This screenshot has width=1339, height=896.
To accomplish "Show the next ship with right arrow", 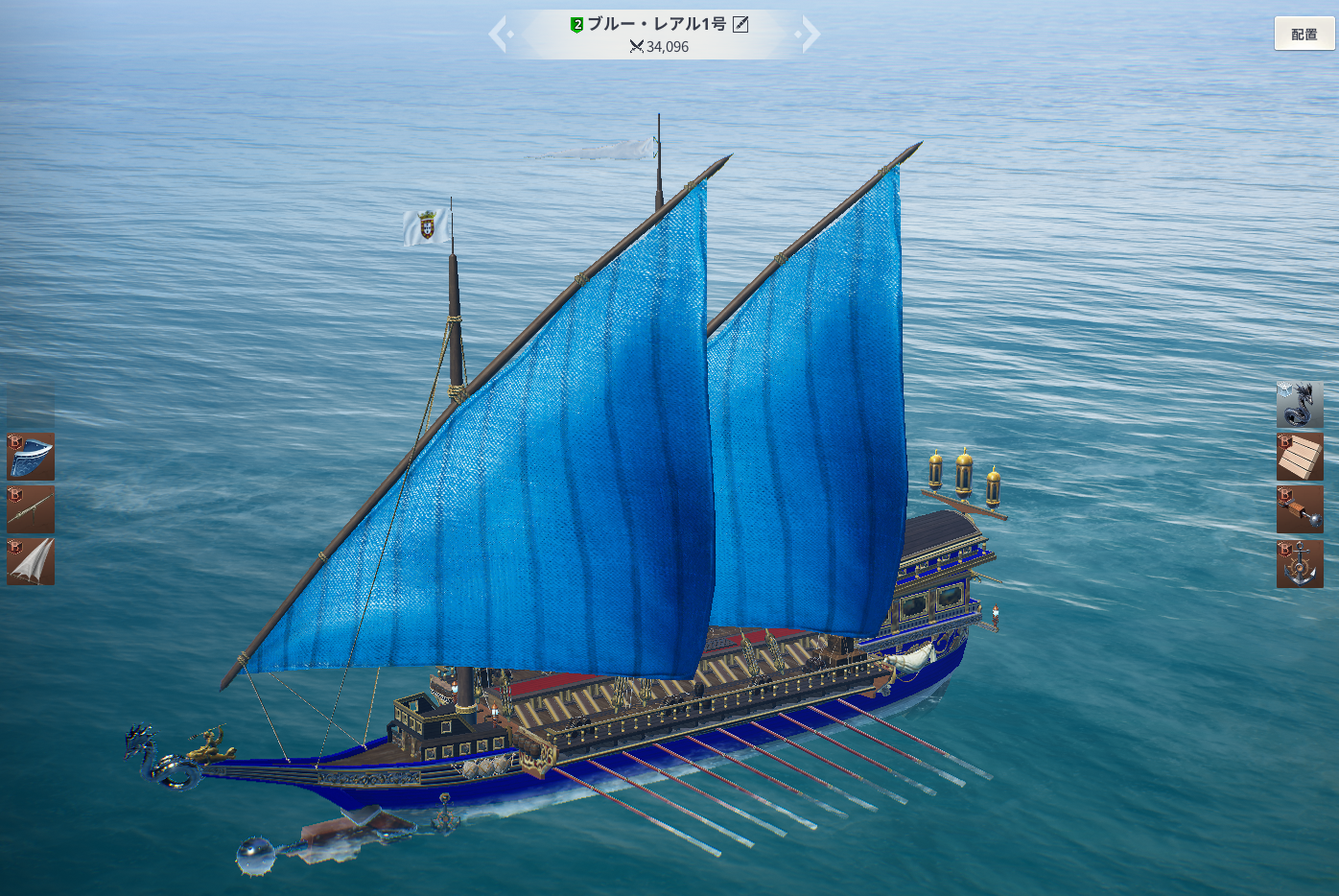I will (810, 35).
